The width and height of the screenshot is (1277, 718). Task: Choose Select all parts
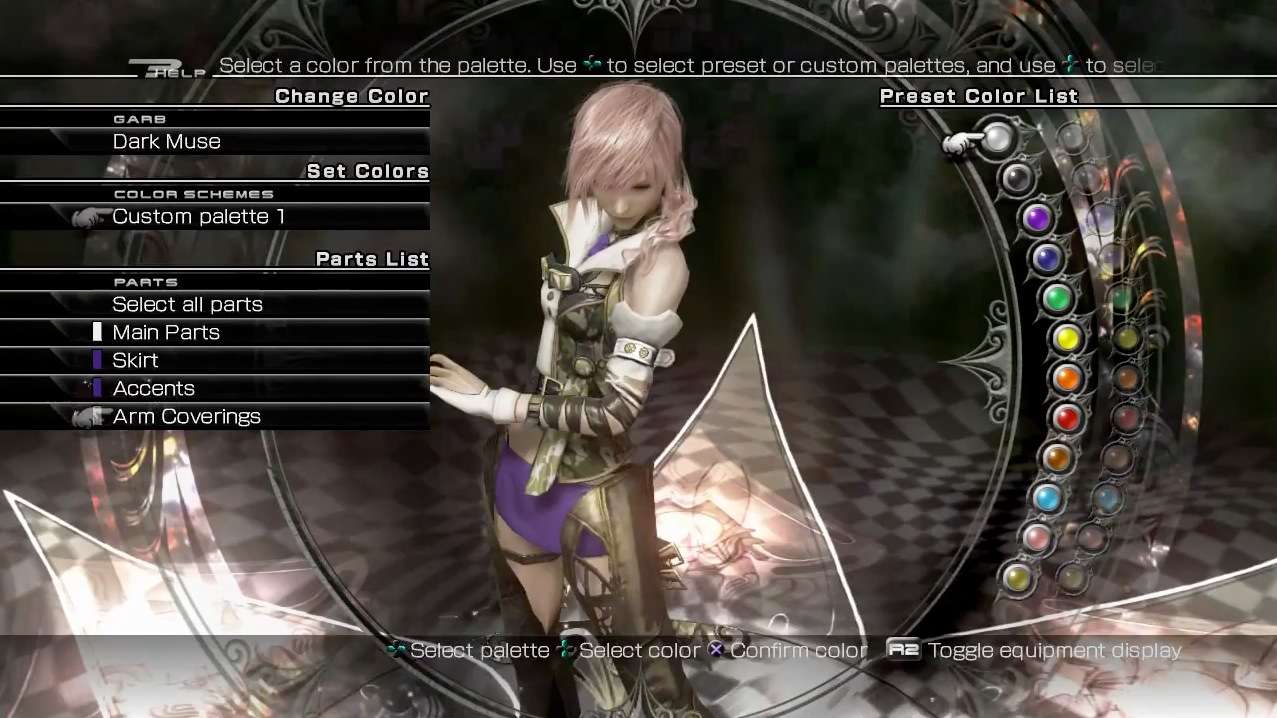point(187,305)
